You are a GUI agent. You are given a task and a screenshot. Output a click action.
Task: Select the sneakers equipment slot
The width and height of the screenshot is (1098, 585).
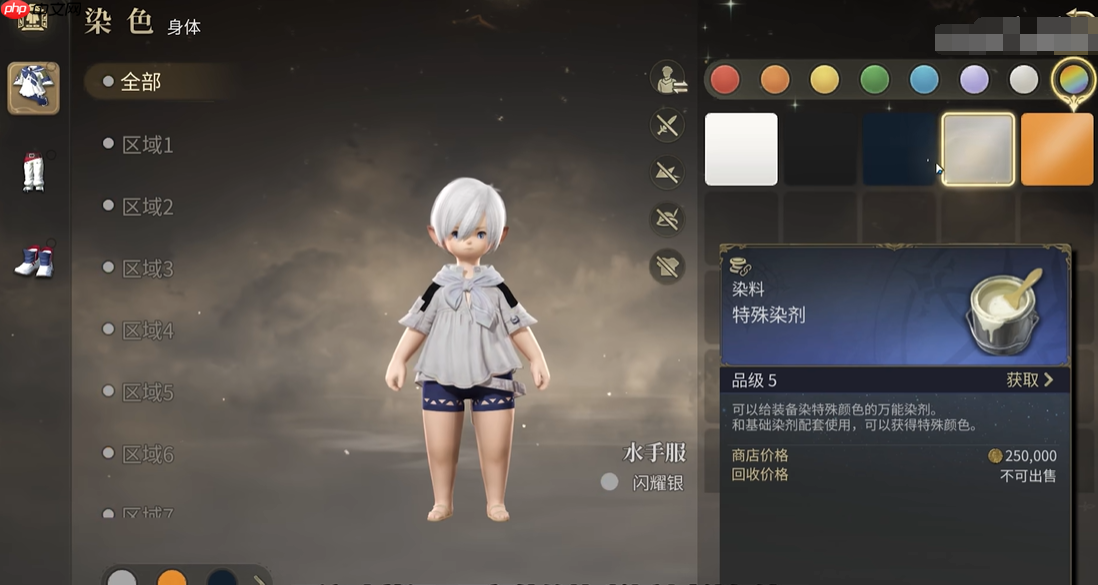coord(34,260)
